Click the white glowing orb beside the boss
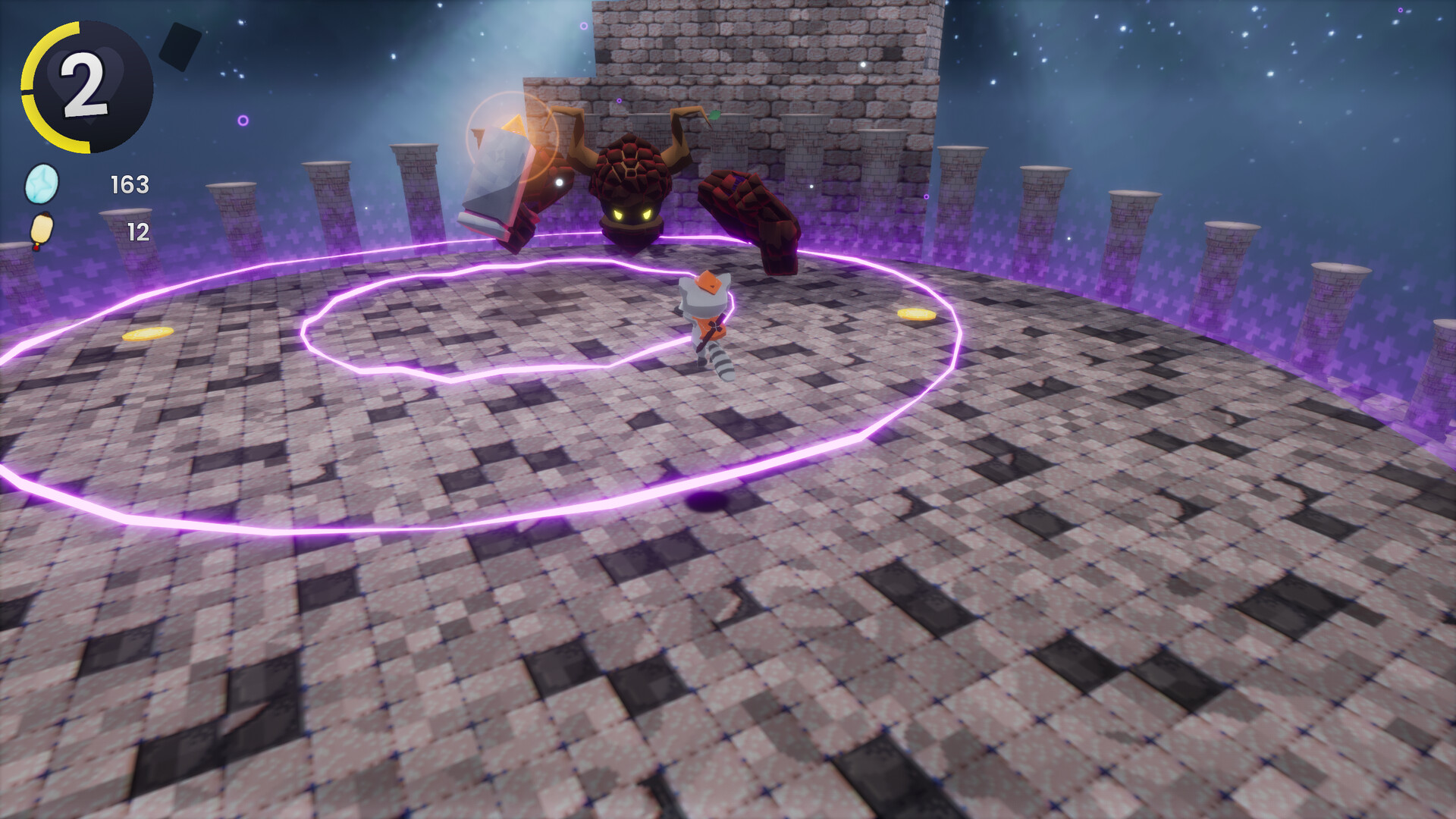Image resolution: width=1456 pixels, height=819 pixels. pyautogui.click(x=558, y=184)
